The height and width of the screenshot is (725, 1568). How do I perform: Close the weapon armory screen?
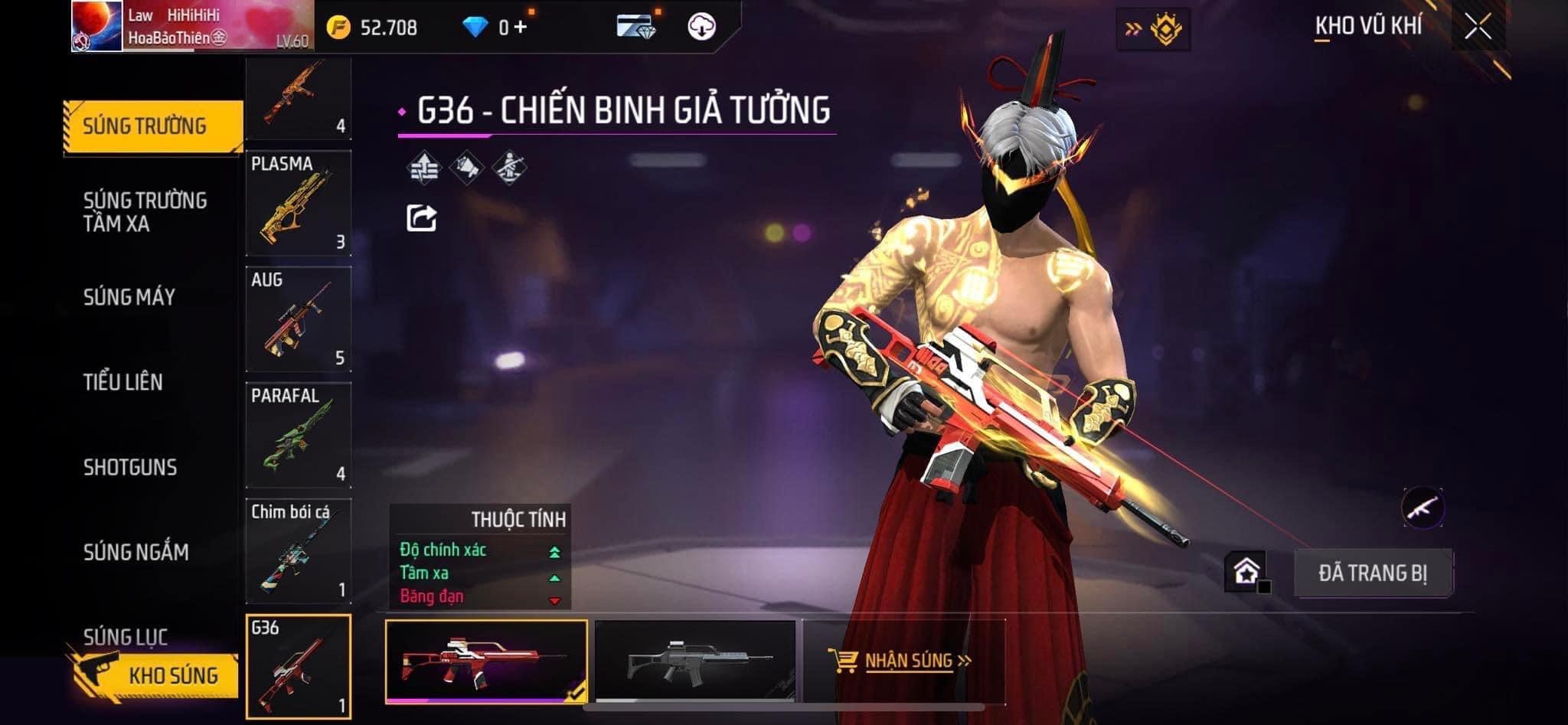(x=1478, y=28)
